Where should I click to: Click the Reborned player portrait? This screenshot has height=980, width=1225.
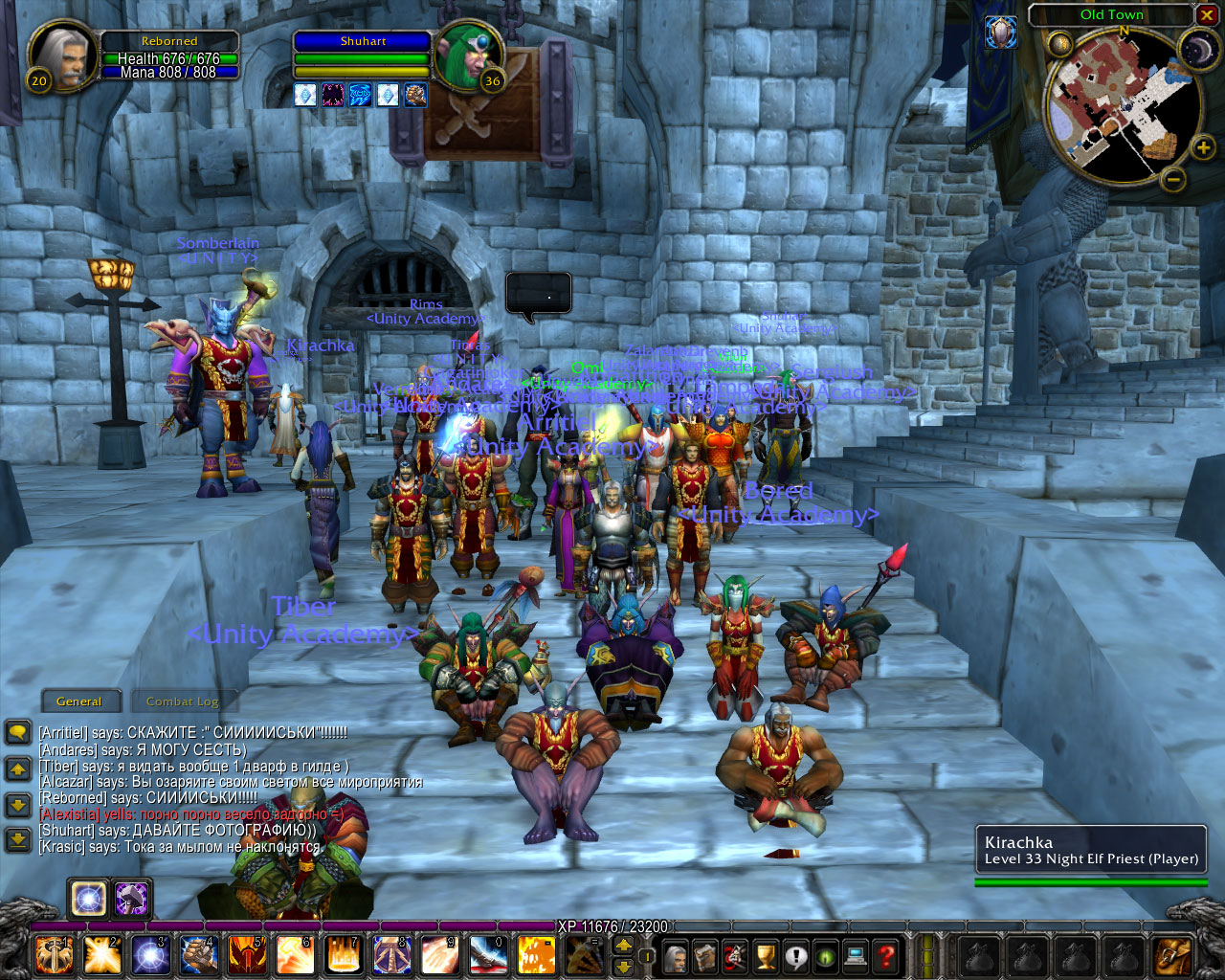tap(63, 55)
